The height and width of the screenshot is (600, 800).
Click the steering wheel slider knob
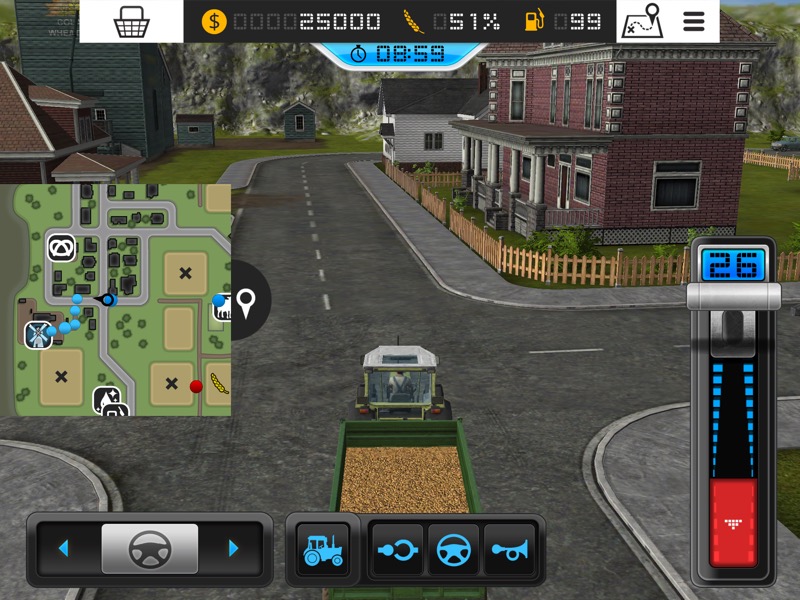[x=149, y=548]
